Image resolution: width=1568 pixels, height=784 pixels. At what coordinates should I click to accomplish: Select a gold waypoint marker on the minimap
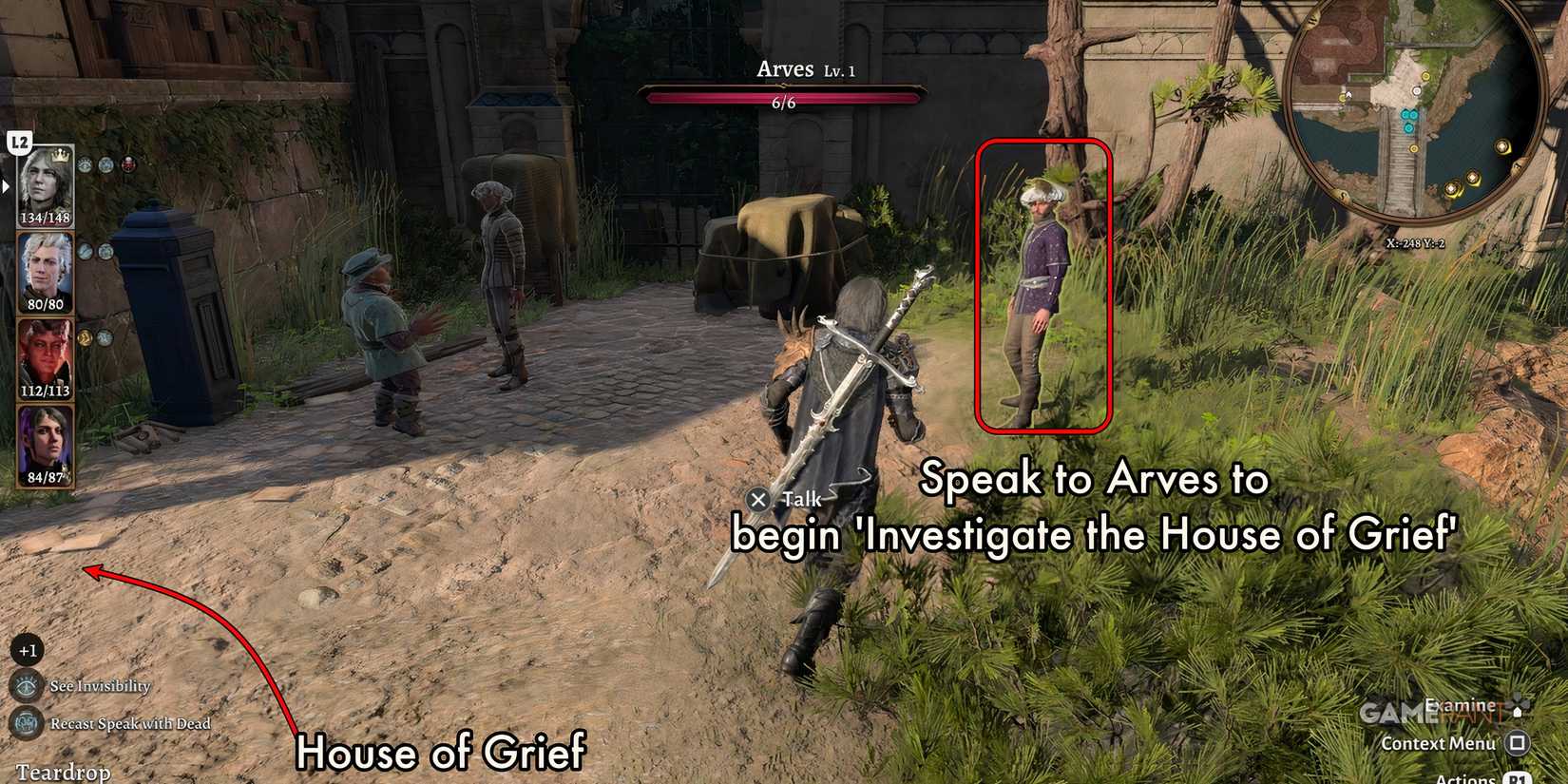(x=1504, y=146)
